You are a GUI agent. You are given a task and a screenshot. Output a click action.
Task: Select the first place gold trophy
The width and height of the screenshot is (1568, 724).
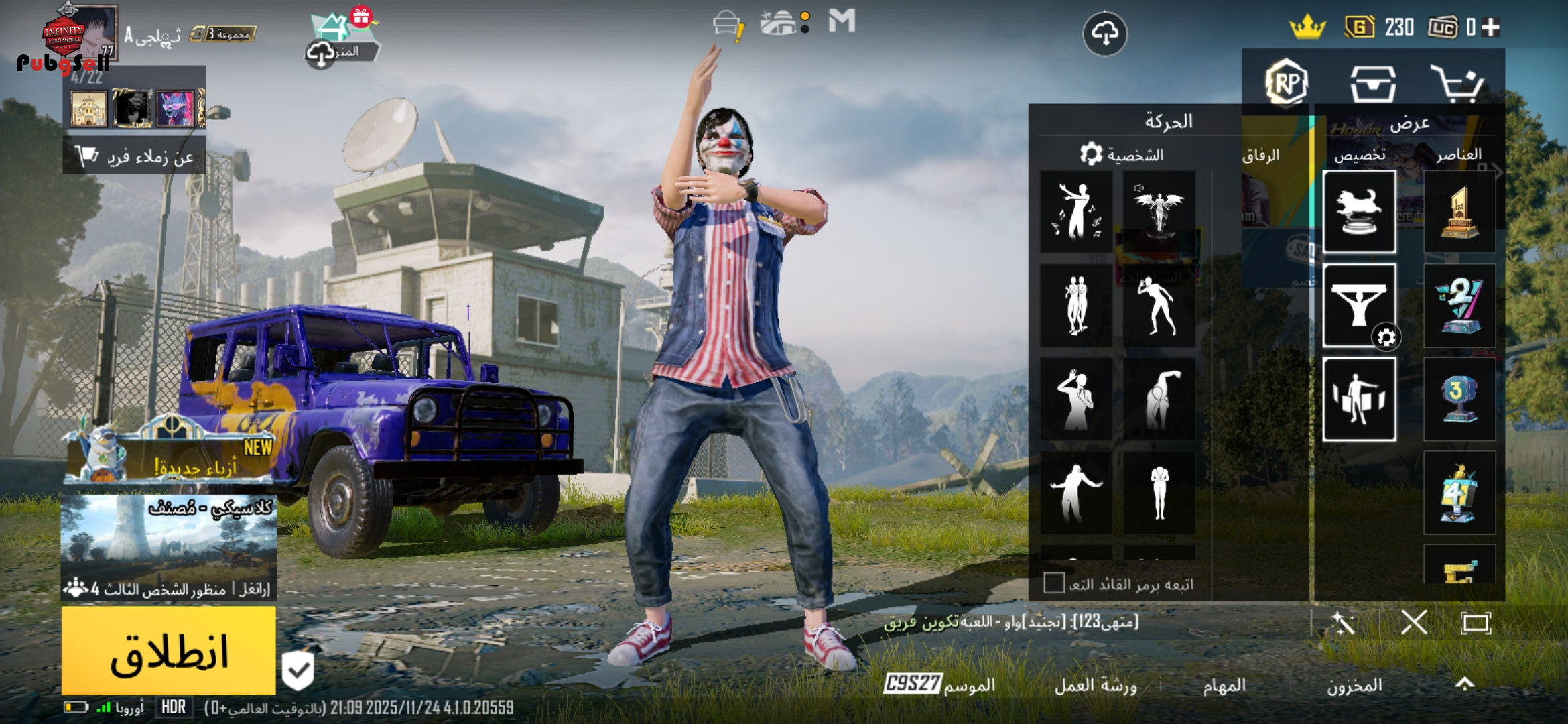(1459, 212)
